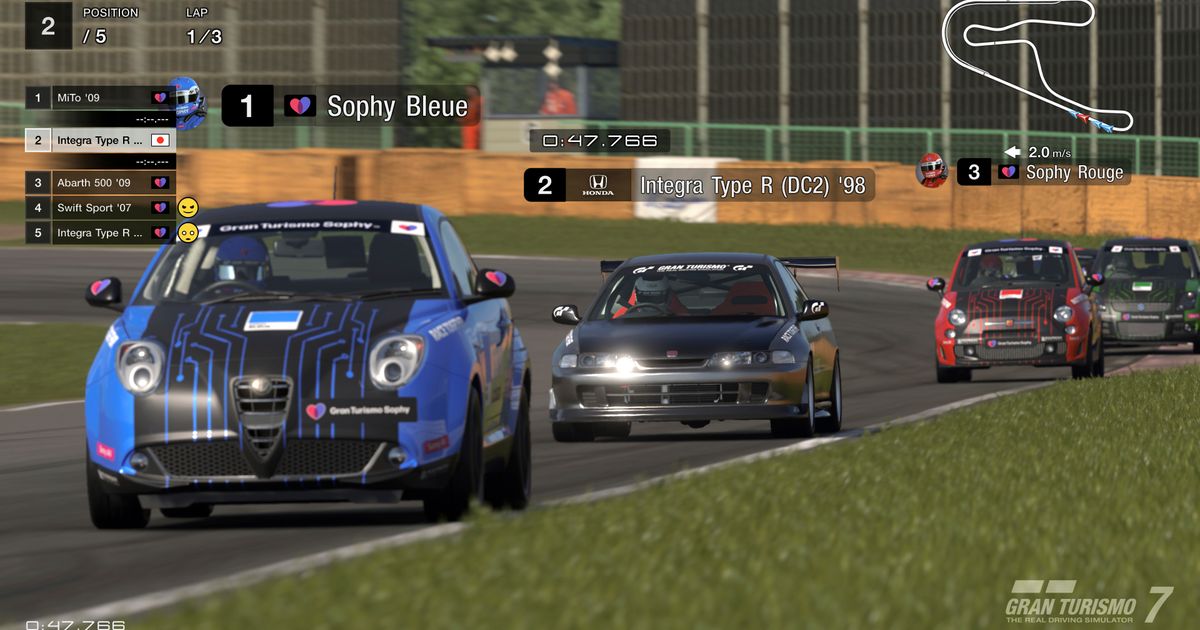Viewport: 1200px width, 630px height.
Task: Select the MiTo '09 leaderboard row
Action: (100, 98)
